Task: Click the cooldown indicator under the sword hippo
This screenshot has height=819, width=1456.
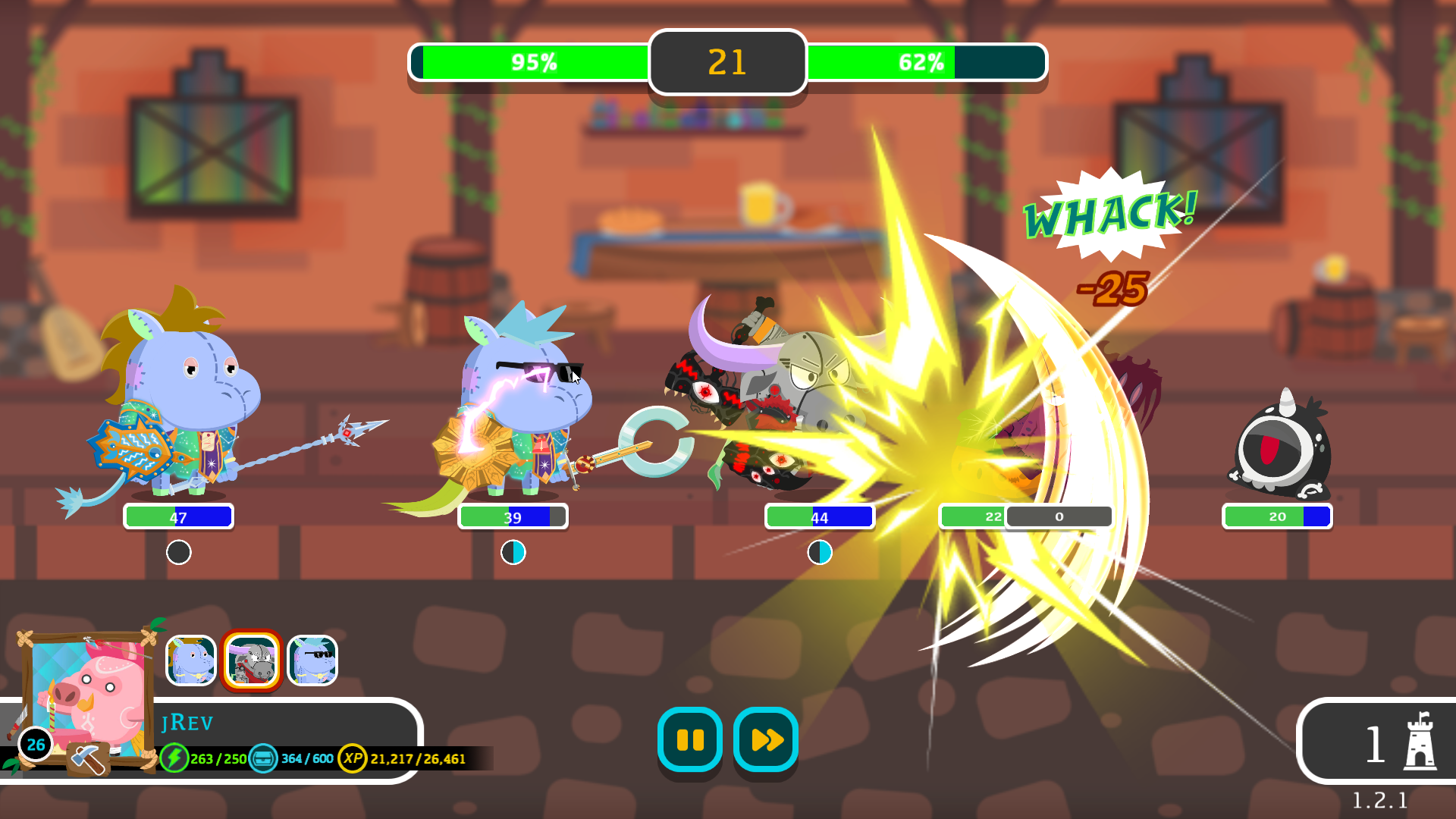Action: (515, 553)
